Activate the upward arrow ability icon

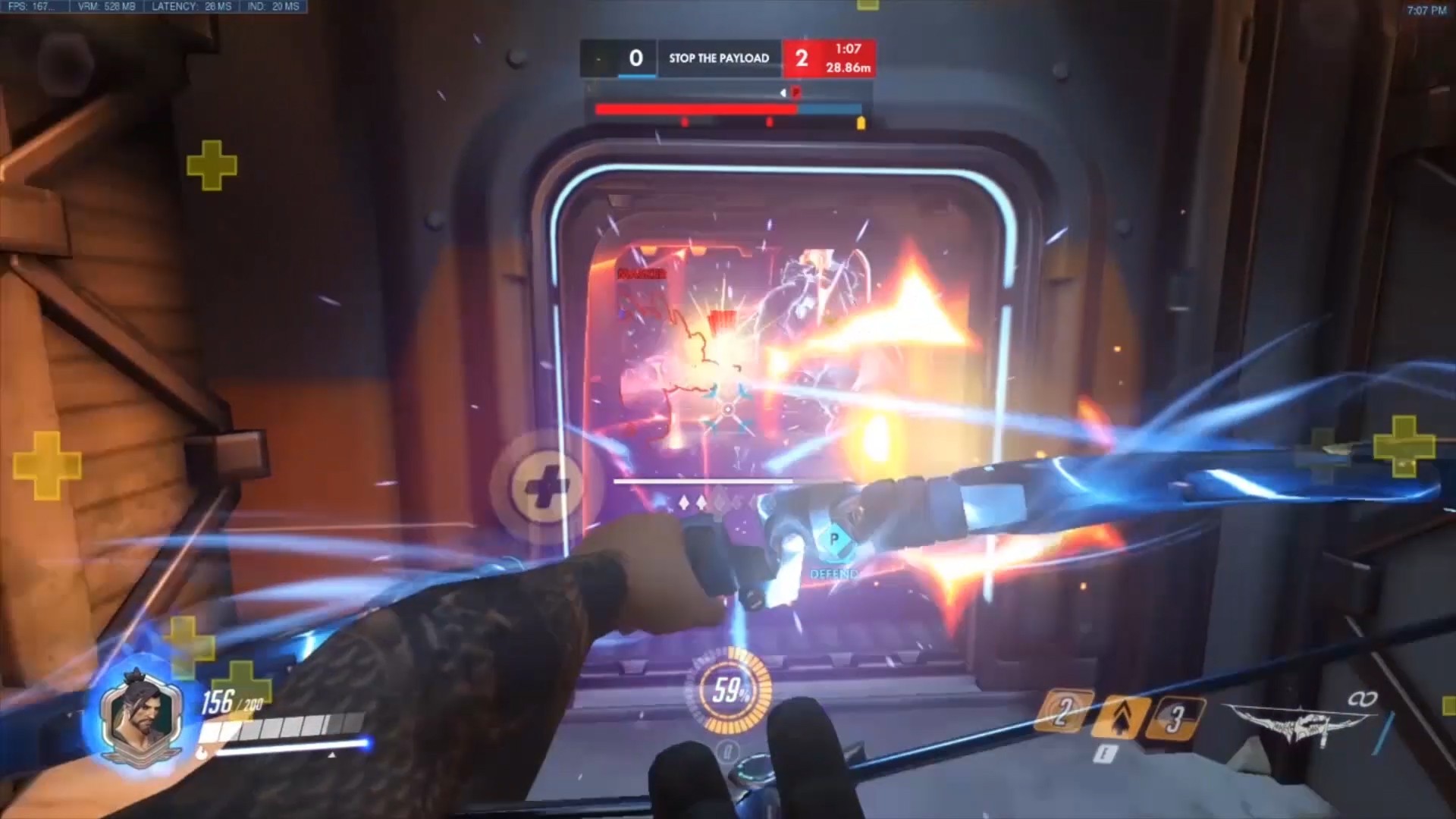[1119, 715]
